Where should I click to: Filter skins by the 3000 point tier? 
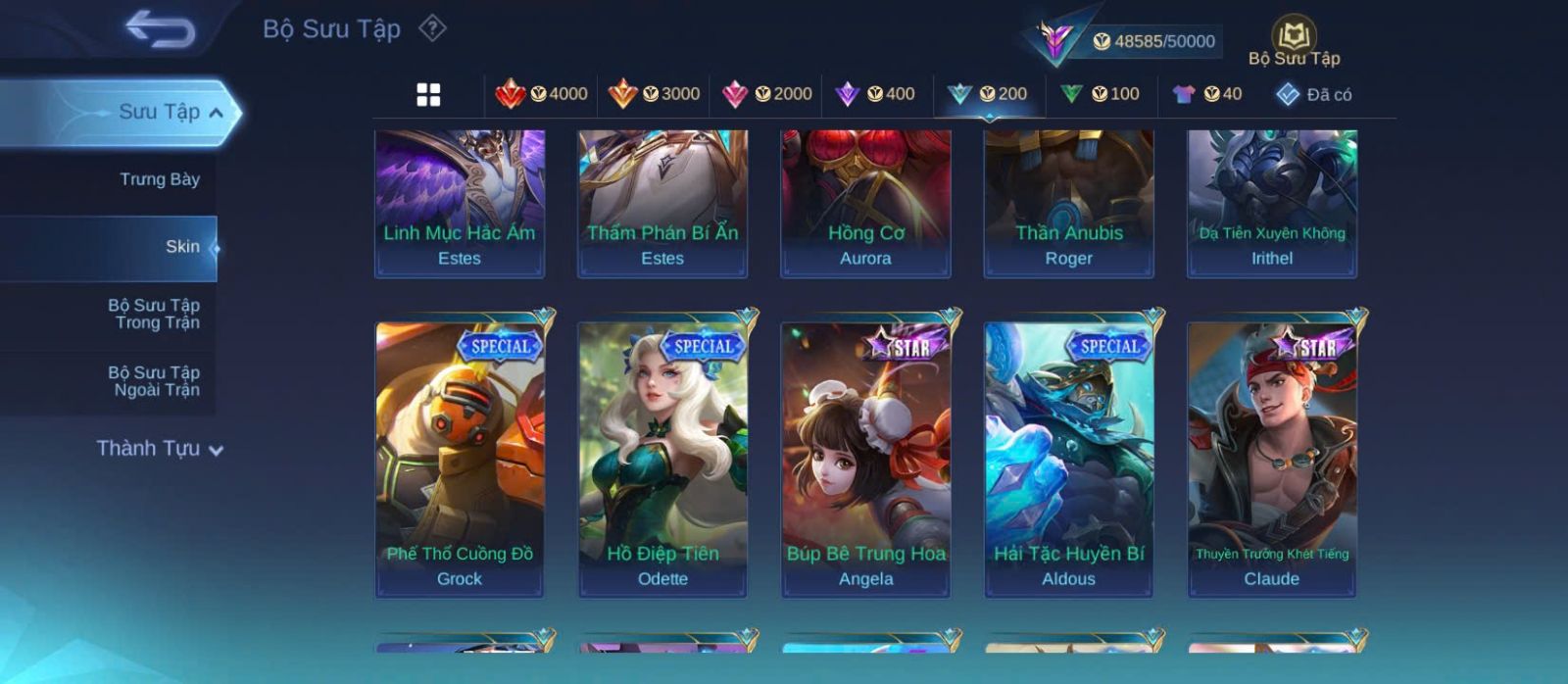point(654,94)
